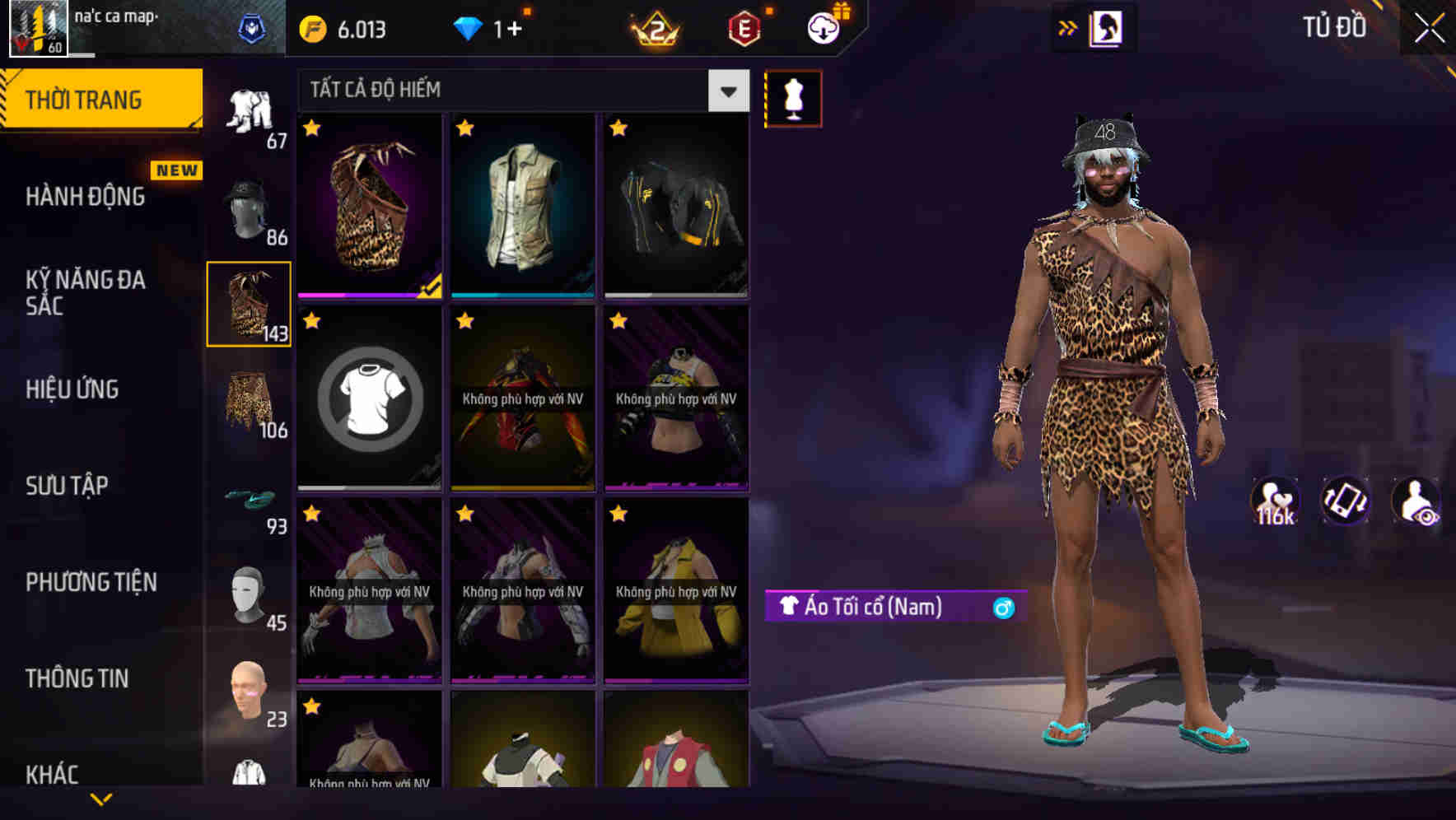The width and height of the screenshot is (1456, 820).
Task: Tap the 116k likes icon
Action: coord(1273,501)
